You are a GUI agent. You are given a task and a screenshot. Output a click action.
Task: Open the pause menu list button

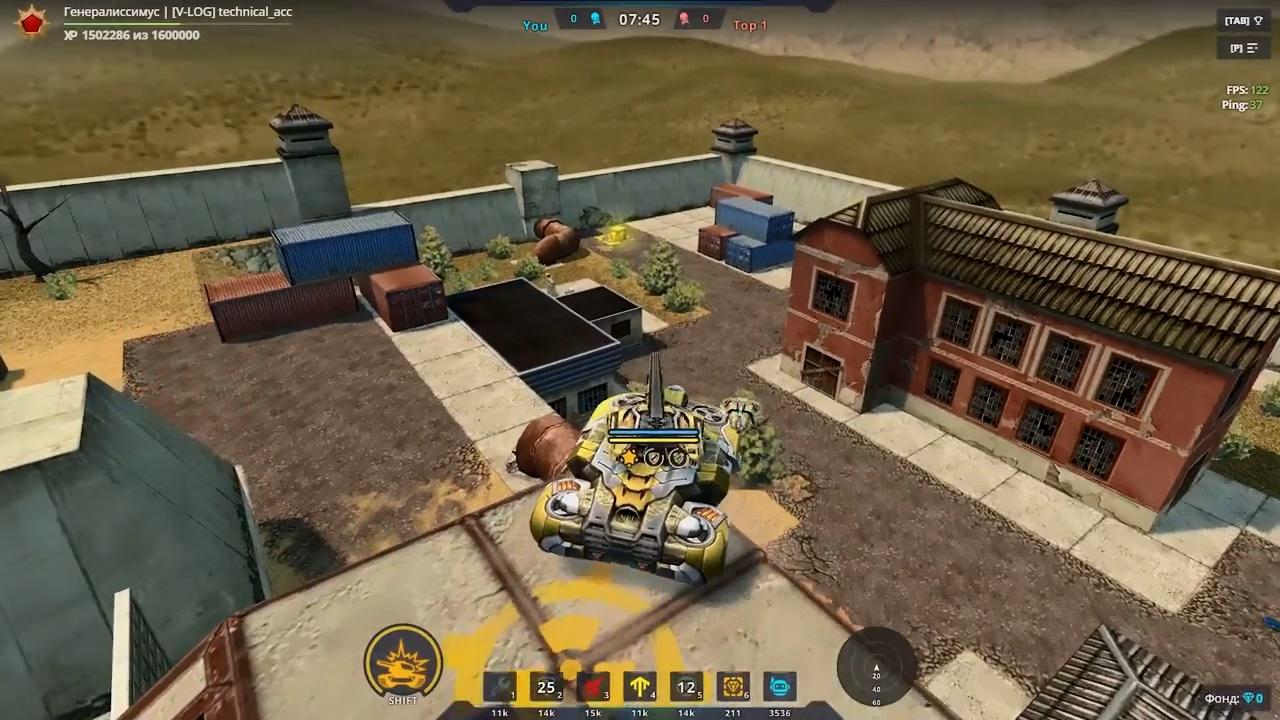point(1244,48)
